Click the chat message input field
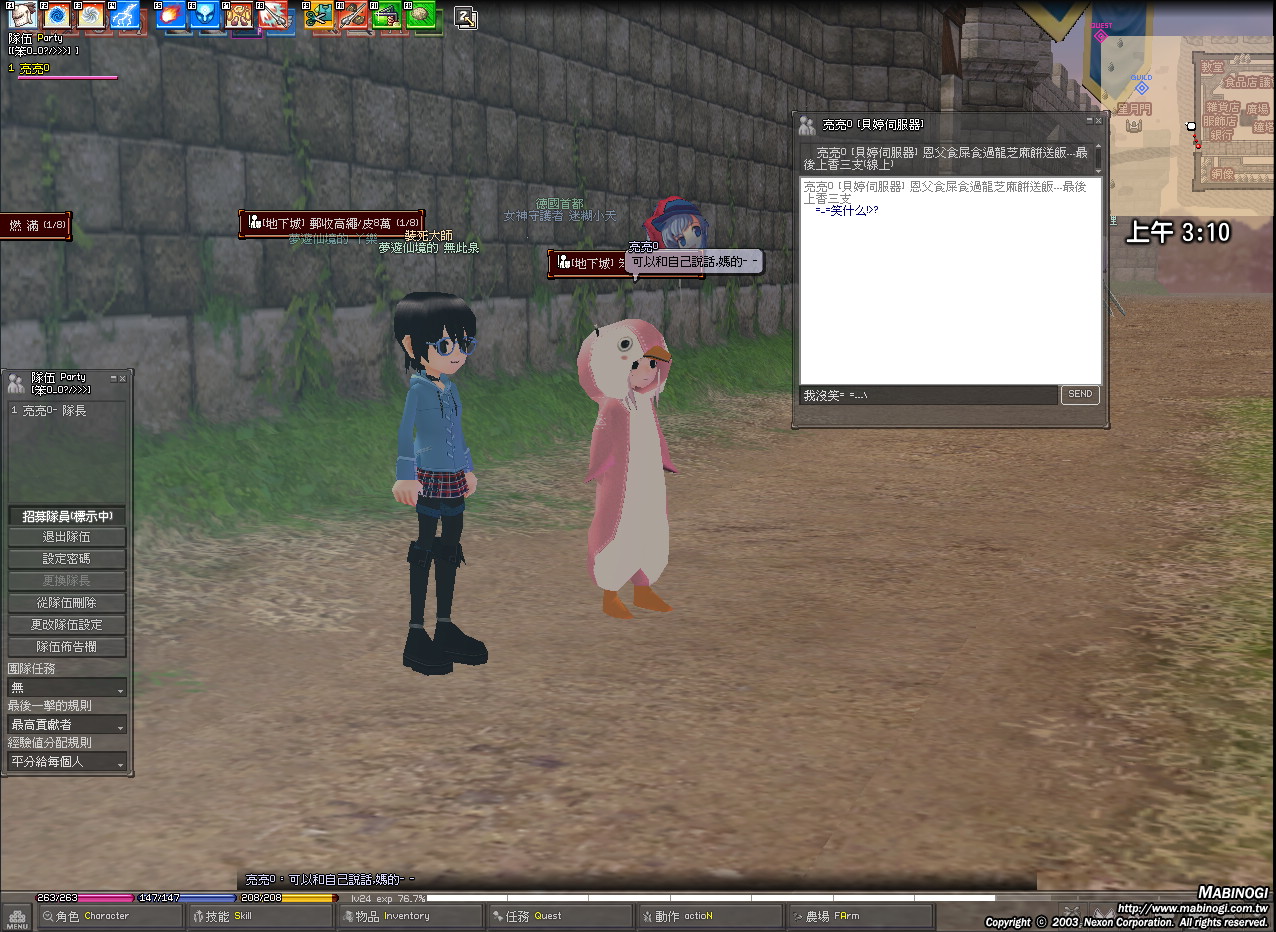This screenshot has width=1276, height=932. pos(928,396)
